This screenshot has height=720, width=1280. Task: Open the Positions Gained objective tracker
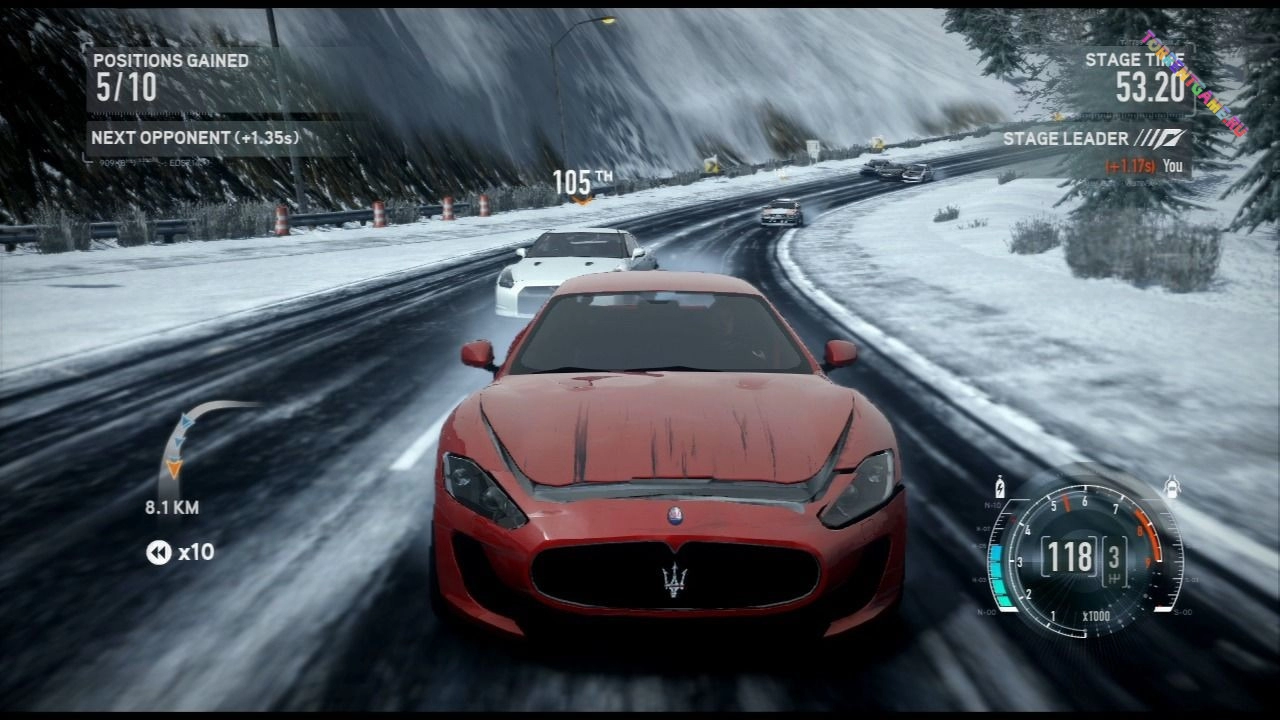click(172, 77)
